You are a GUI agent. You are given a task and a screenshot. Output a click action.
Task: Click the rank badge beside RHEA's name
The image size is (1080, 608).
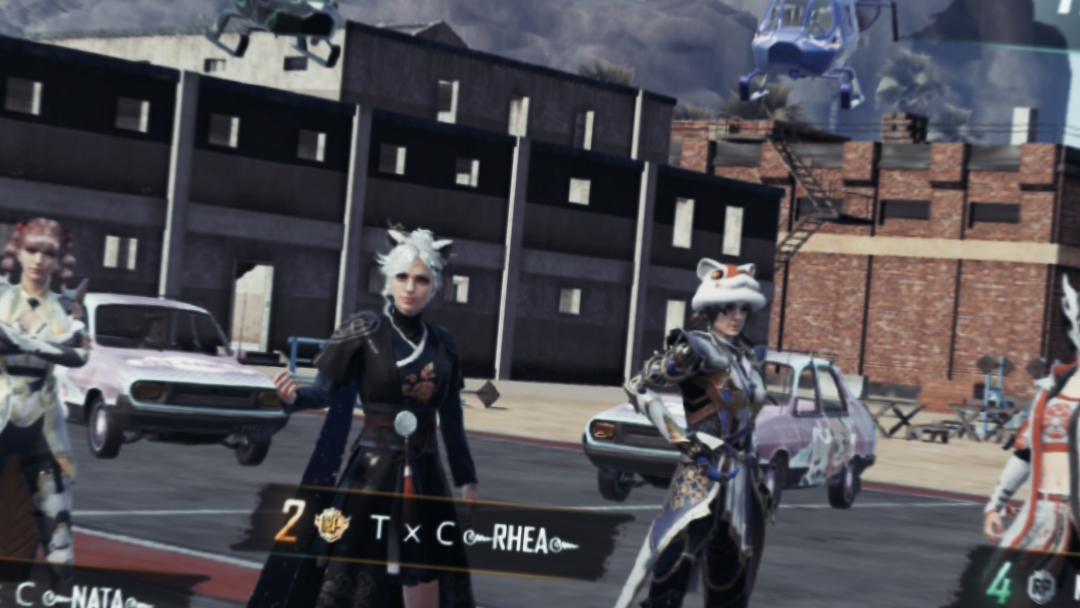point(331,524)
